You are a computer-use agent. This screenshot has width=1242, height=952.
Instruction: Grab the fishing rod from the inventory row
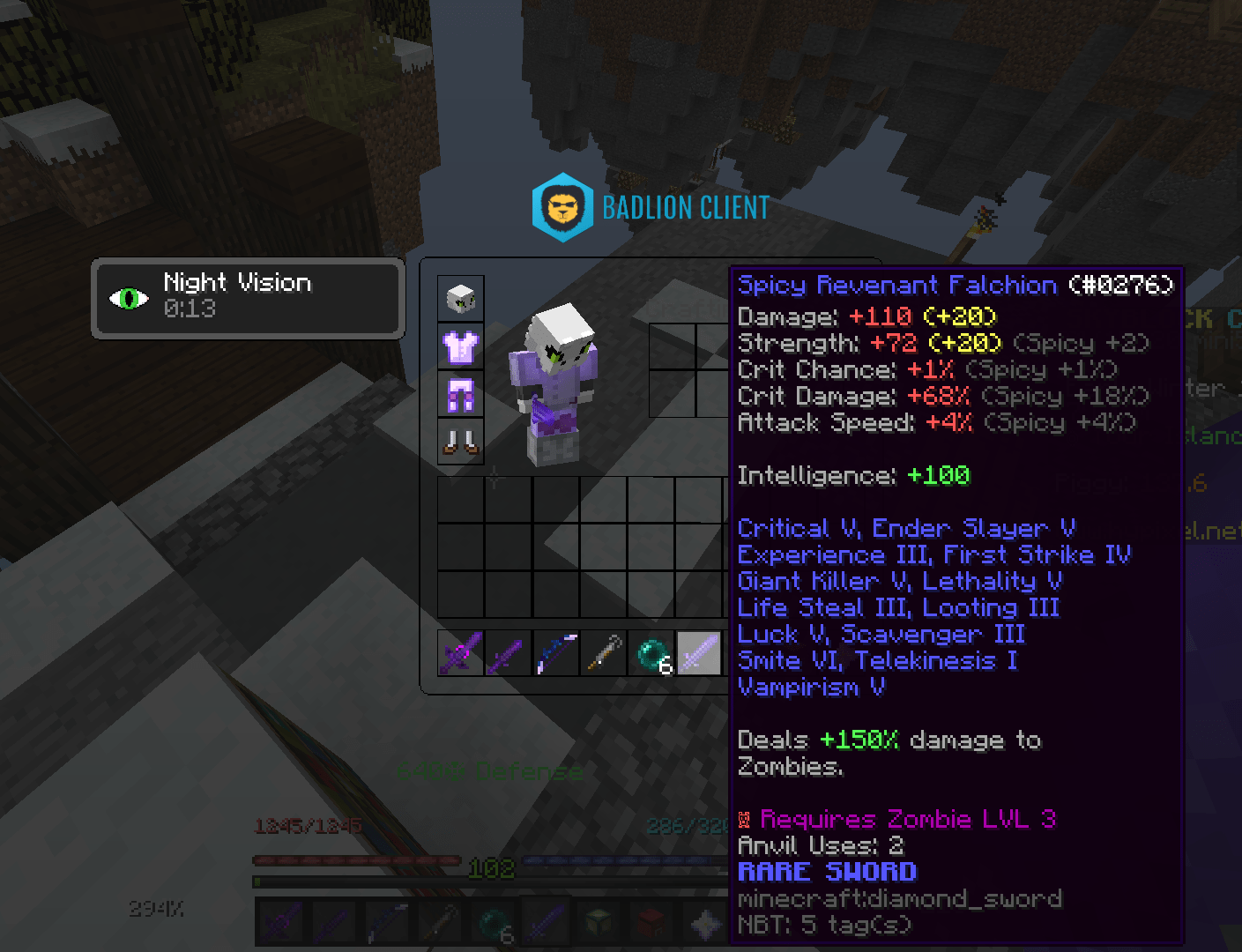point(604,652)
